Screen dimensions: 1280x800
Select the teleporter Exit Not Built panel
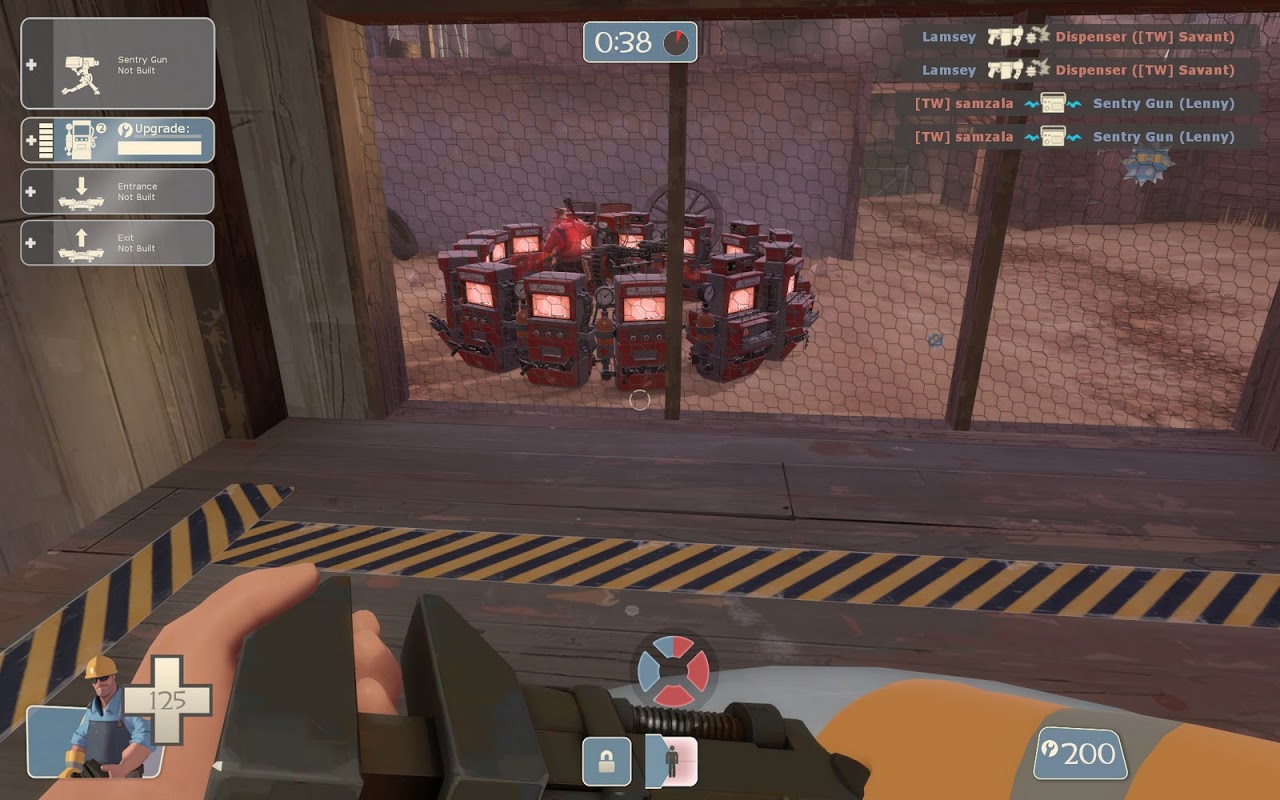point(118,242)
